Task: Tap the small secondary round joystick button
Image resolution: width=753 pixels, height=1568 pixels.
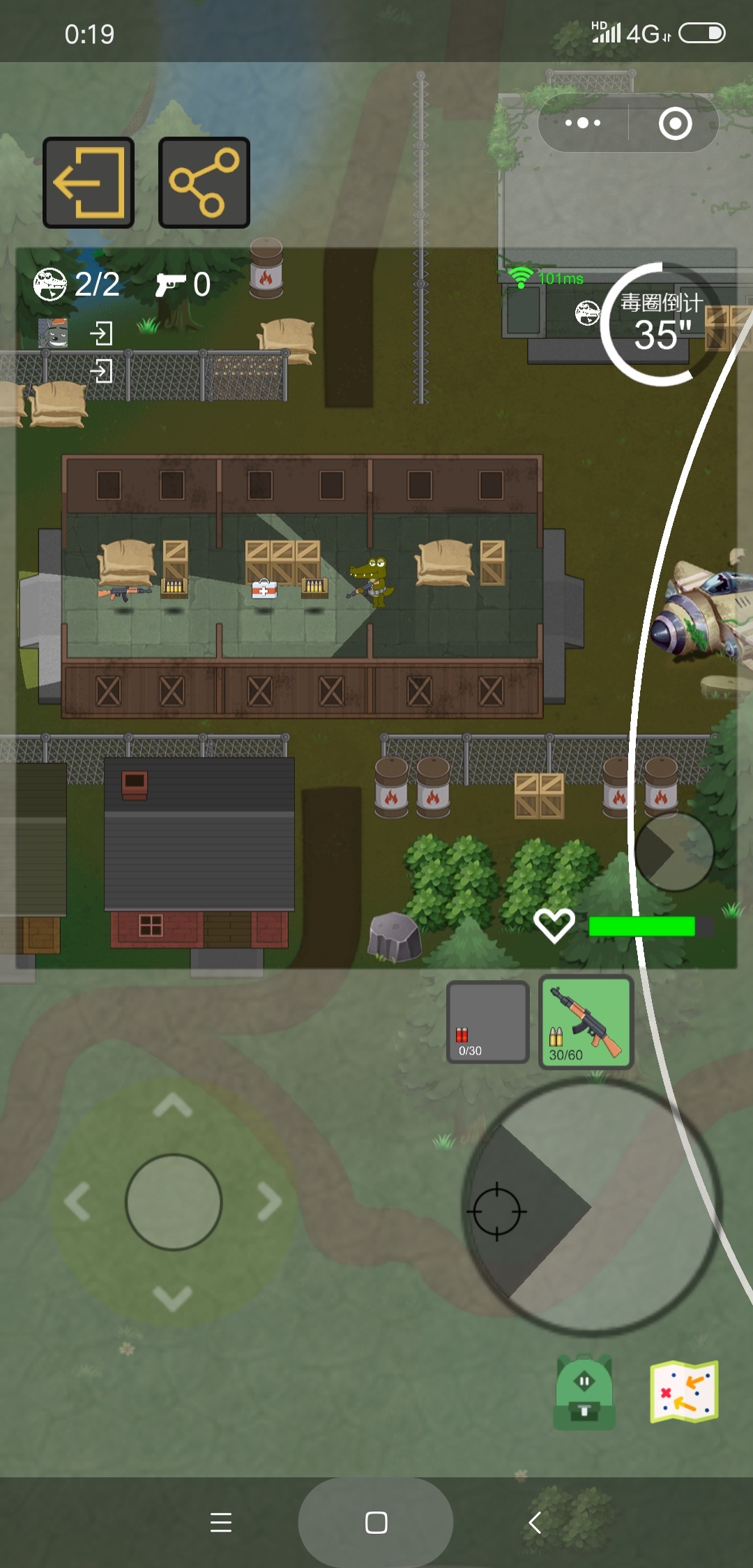Action: tap(674, 852)
